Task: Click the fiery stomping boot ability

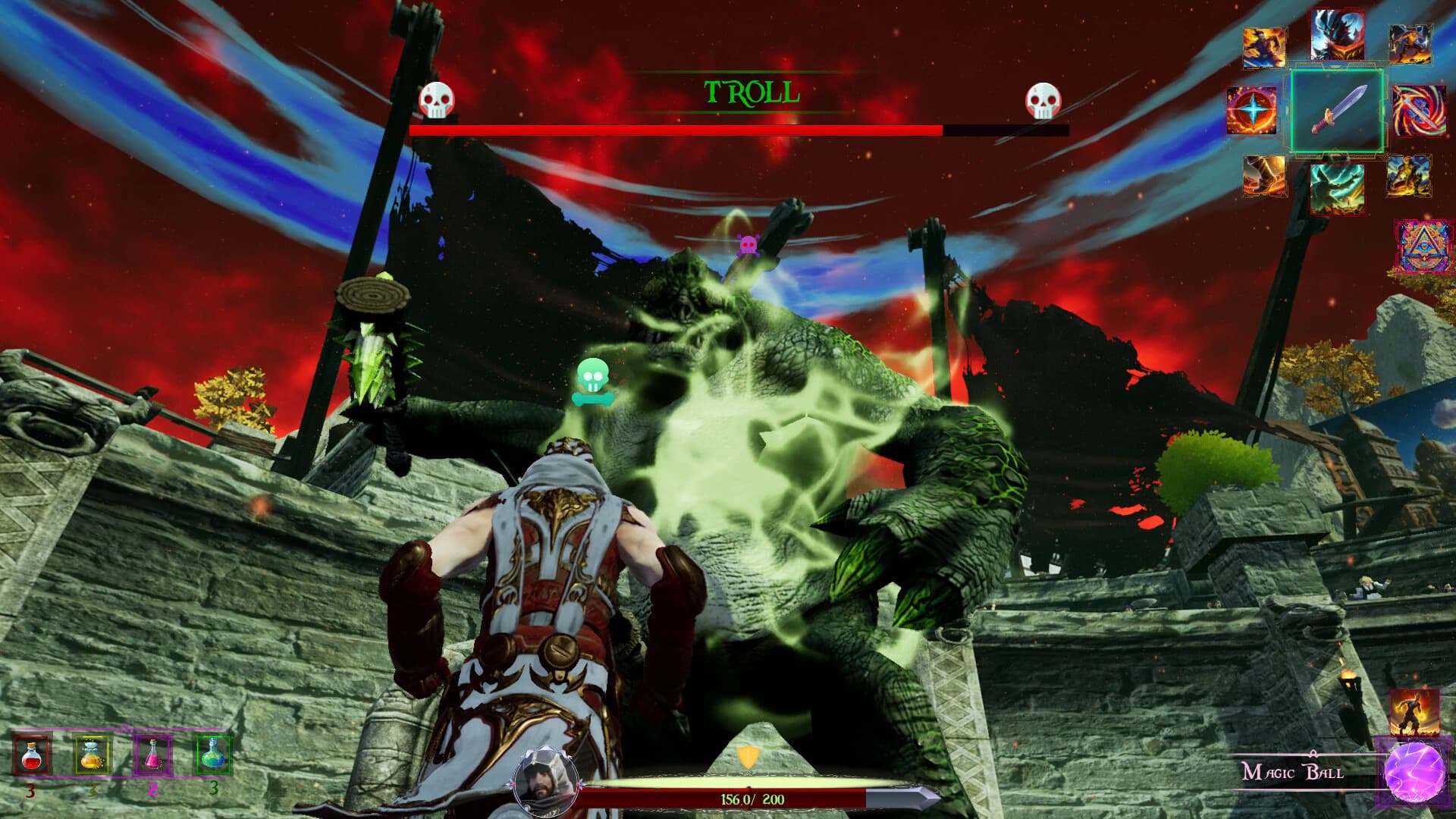Action: [1264, 176]
